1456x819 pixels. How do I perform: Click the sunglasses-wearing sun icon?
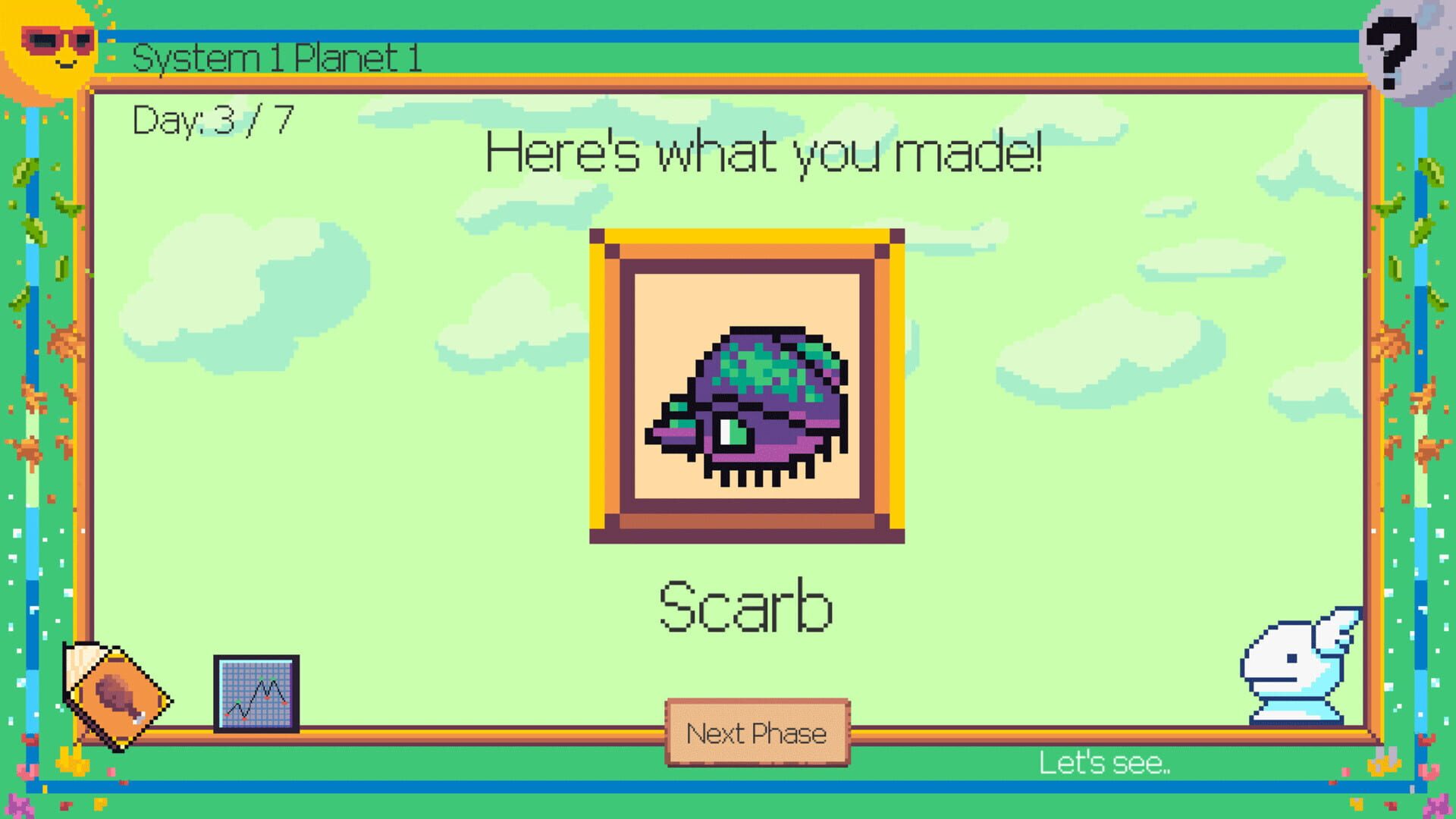[53, 45]
